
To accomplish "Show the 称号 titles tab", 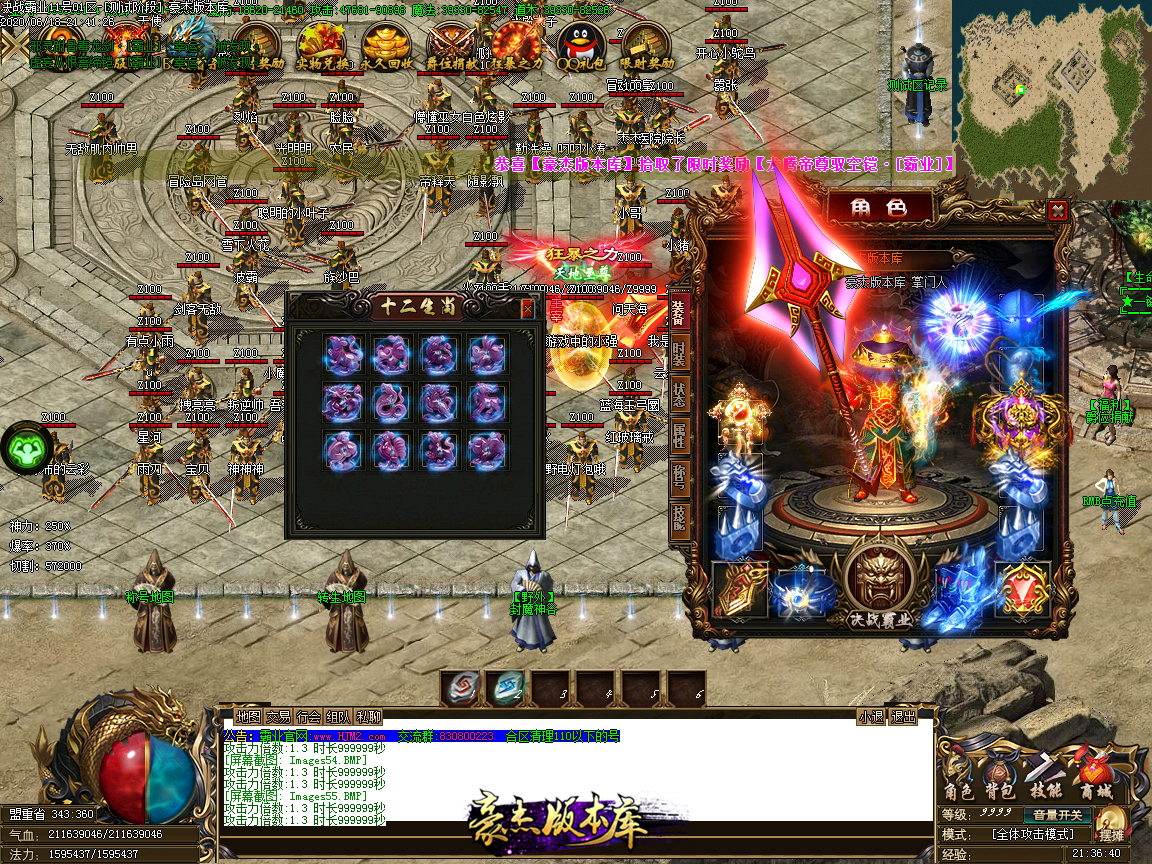I will tap(679, 476).
